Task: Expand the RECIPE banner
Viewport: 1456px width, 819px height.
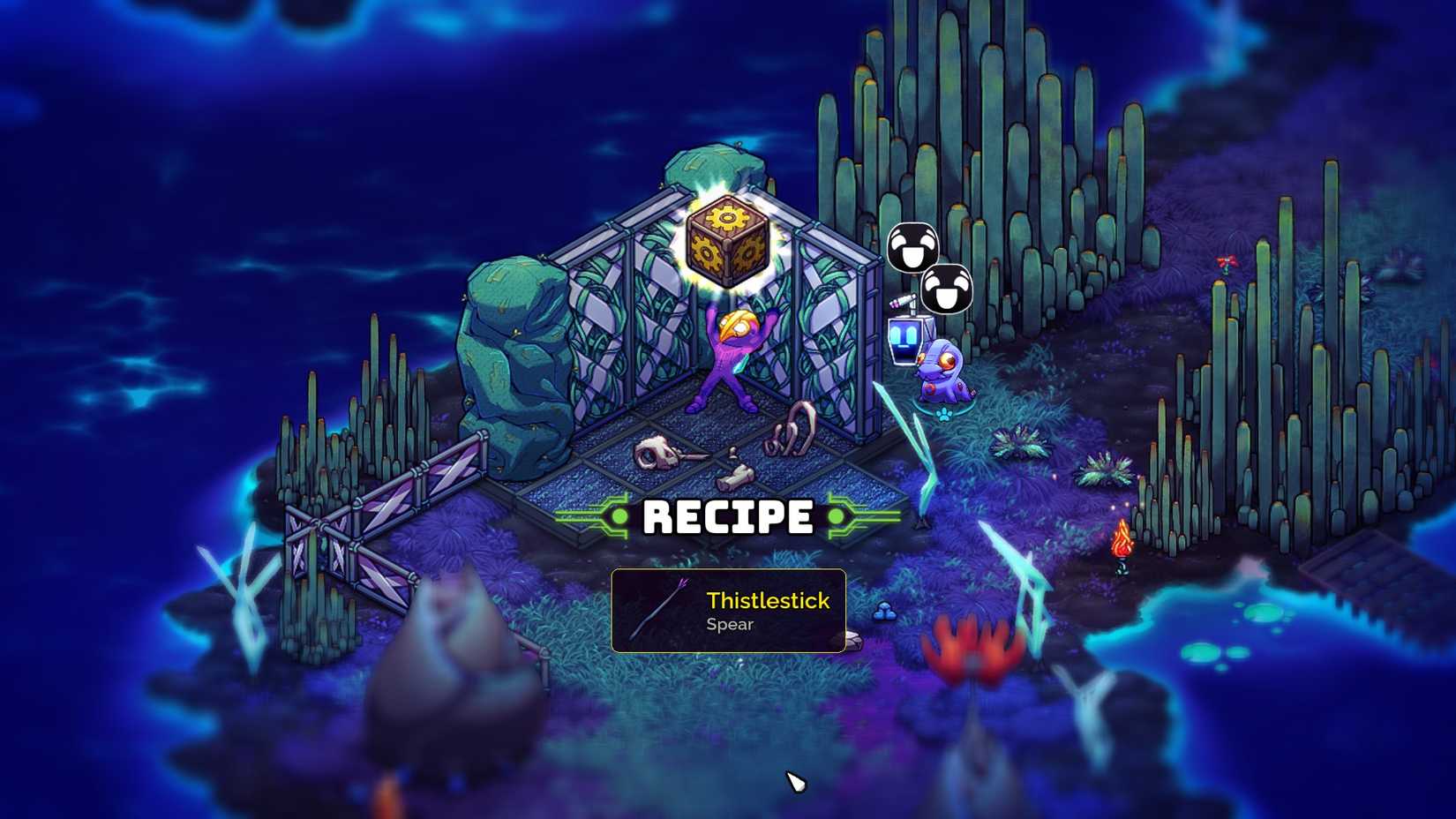Action: [728, 516]
